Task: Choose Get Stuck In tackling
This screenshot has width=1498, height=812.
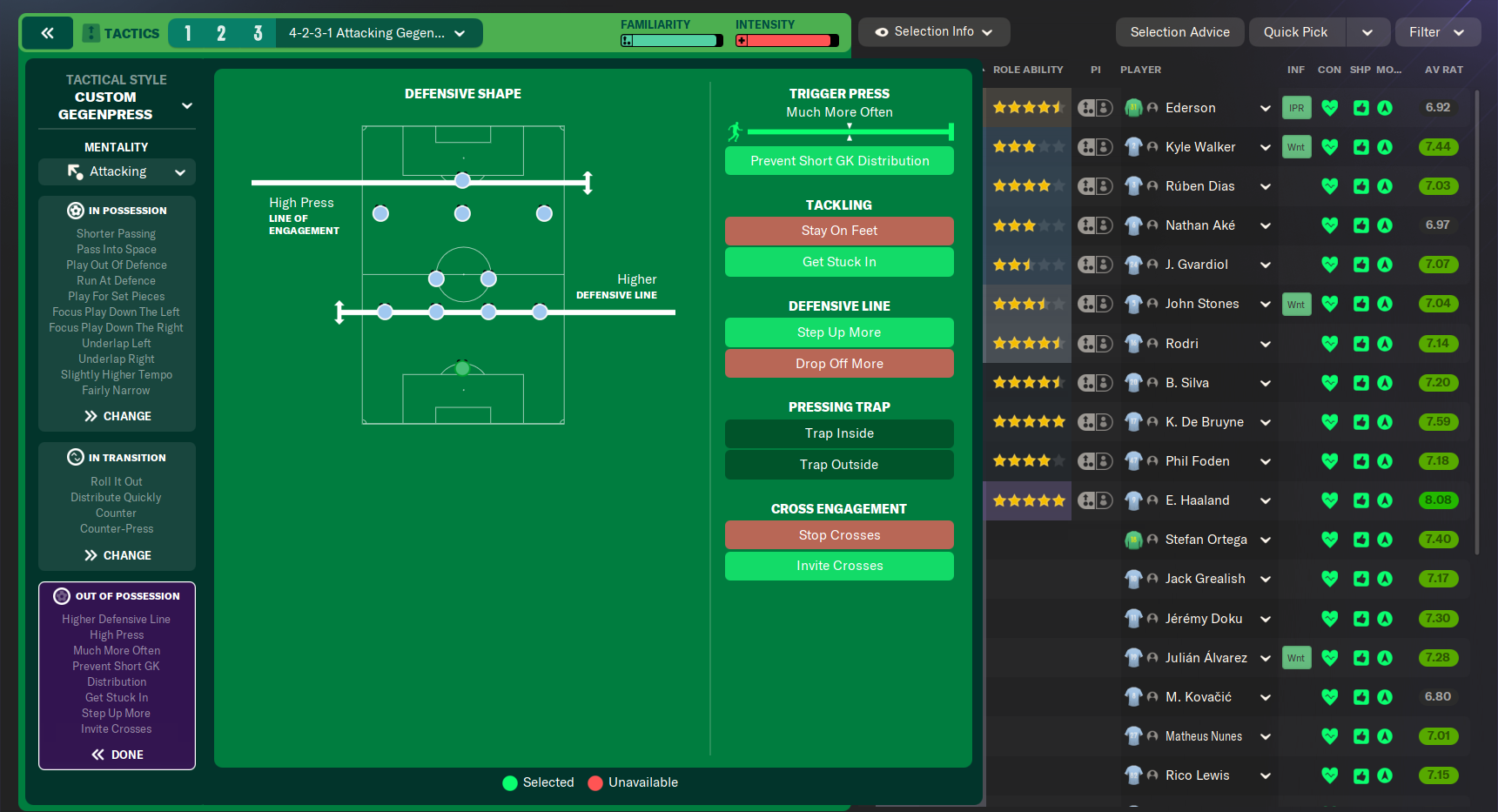Action: (839, 262)
